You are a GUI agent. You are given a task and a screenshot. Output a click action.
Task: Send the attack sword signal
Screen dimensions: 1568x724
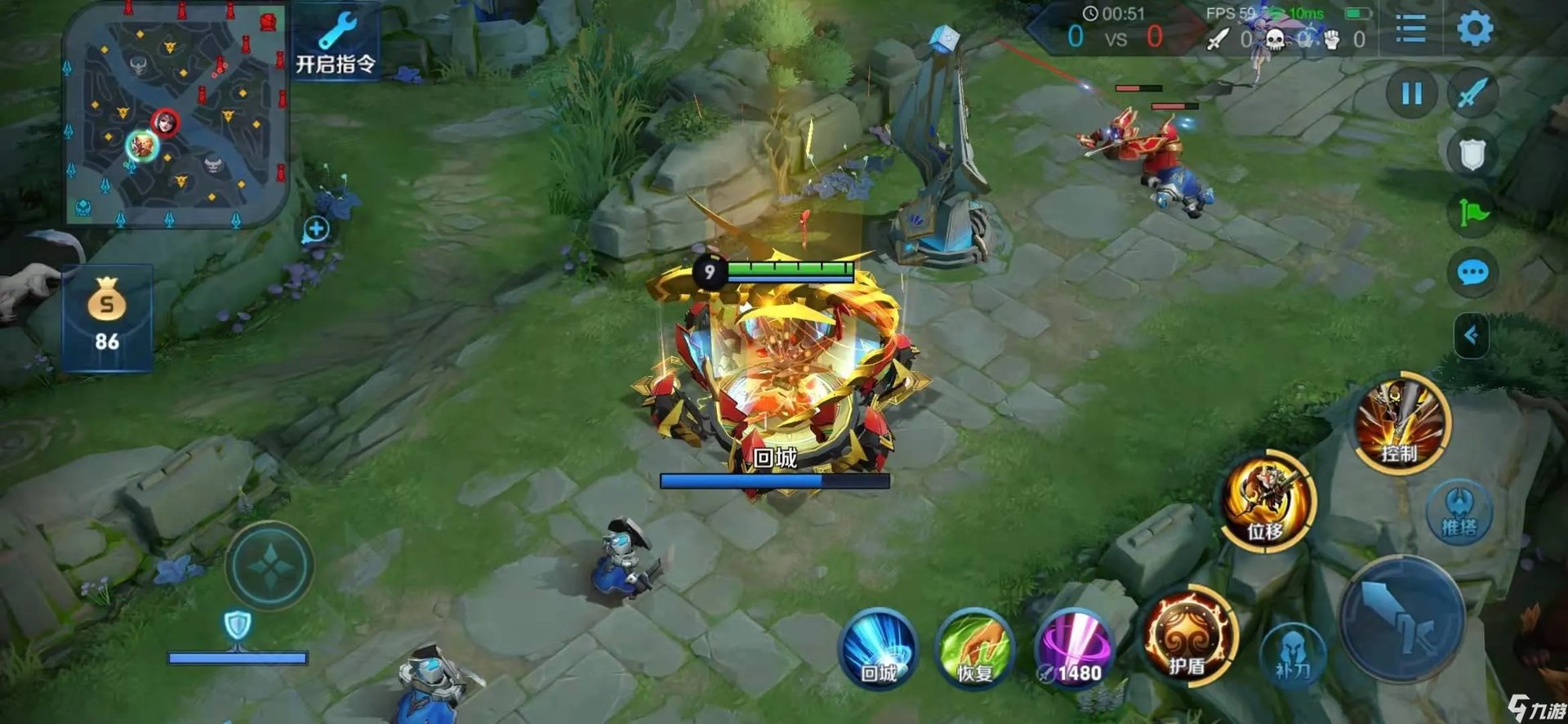coord(1472,94)
